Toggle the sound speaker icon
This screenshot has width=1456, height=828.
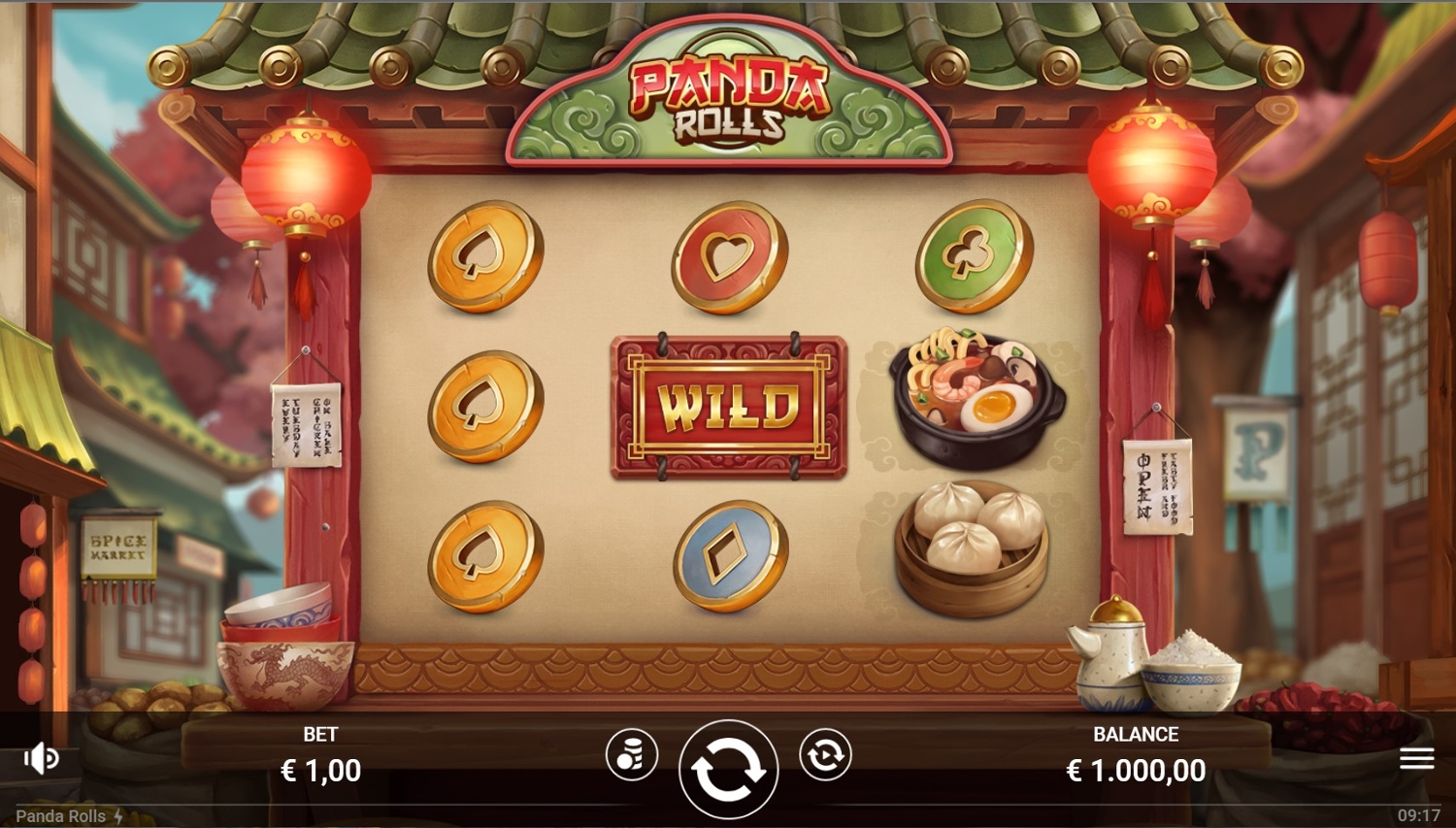(x=41, y=758)
